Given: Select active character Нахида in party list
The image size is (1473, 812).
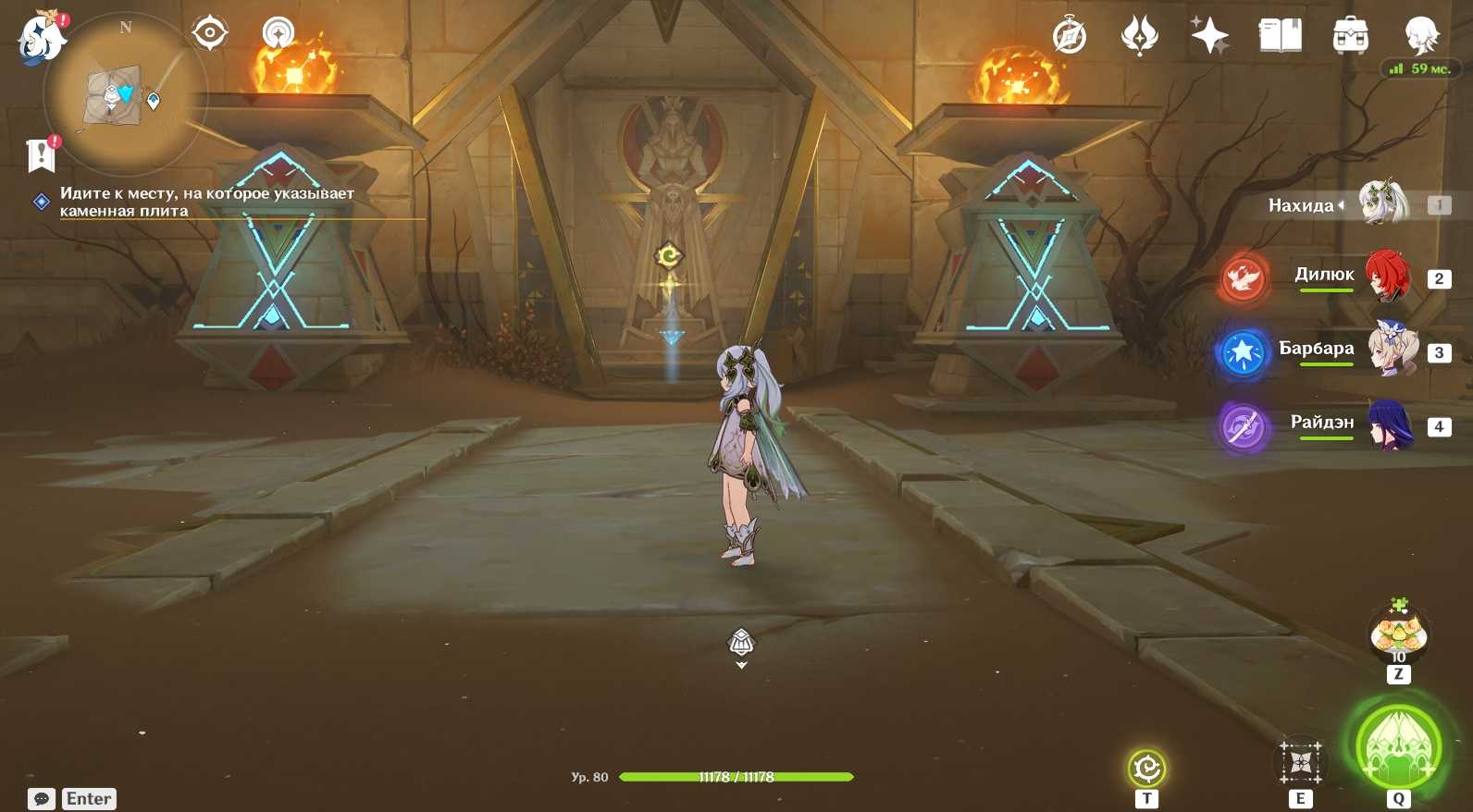Looking at the screenshot, I should coord(1382,203).
